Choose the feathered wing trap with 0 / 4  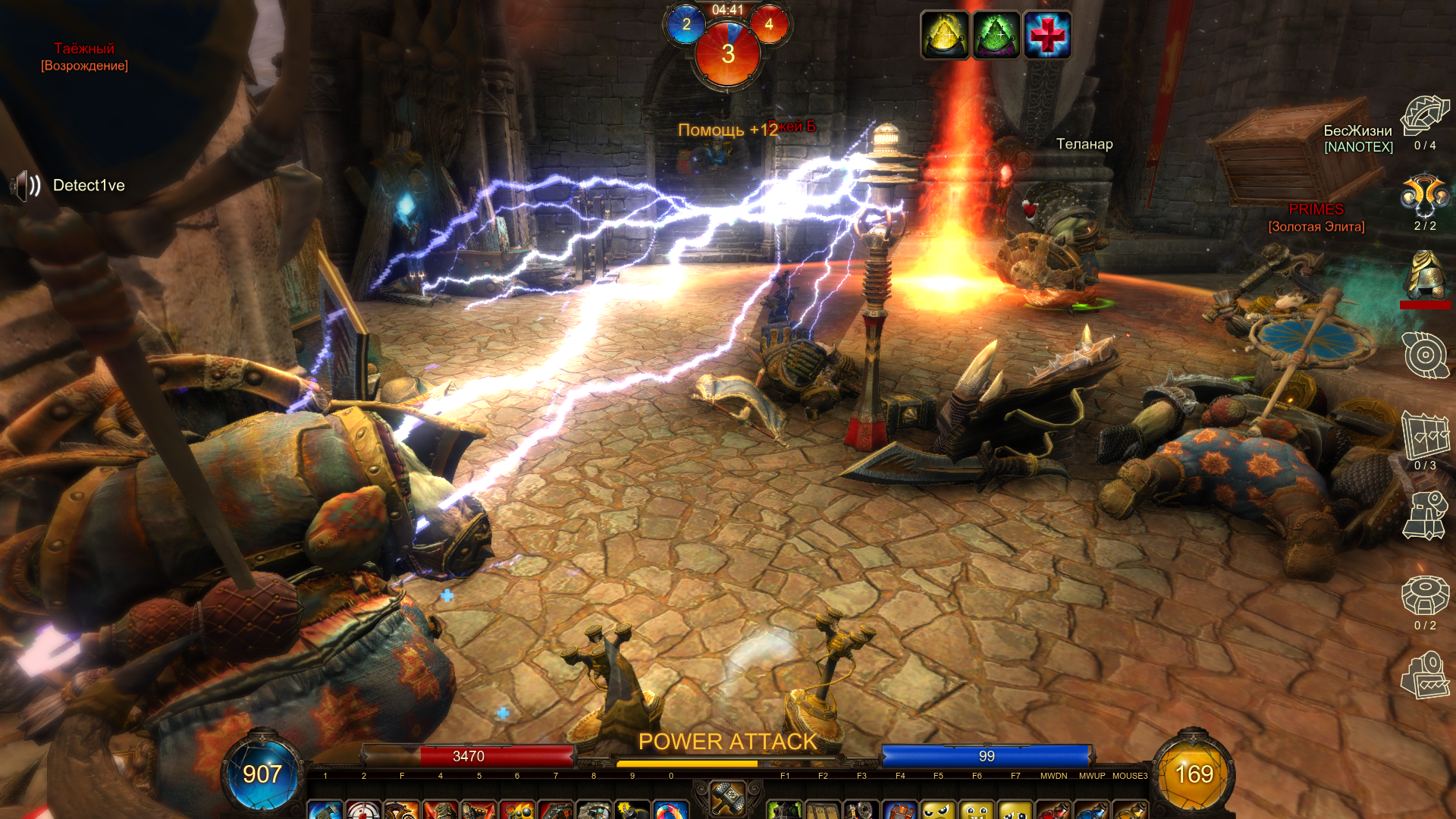1425,116
